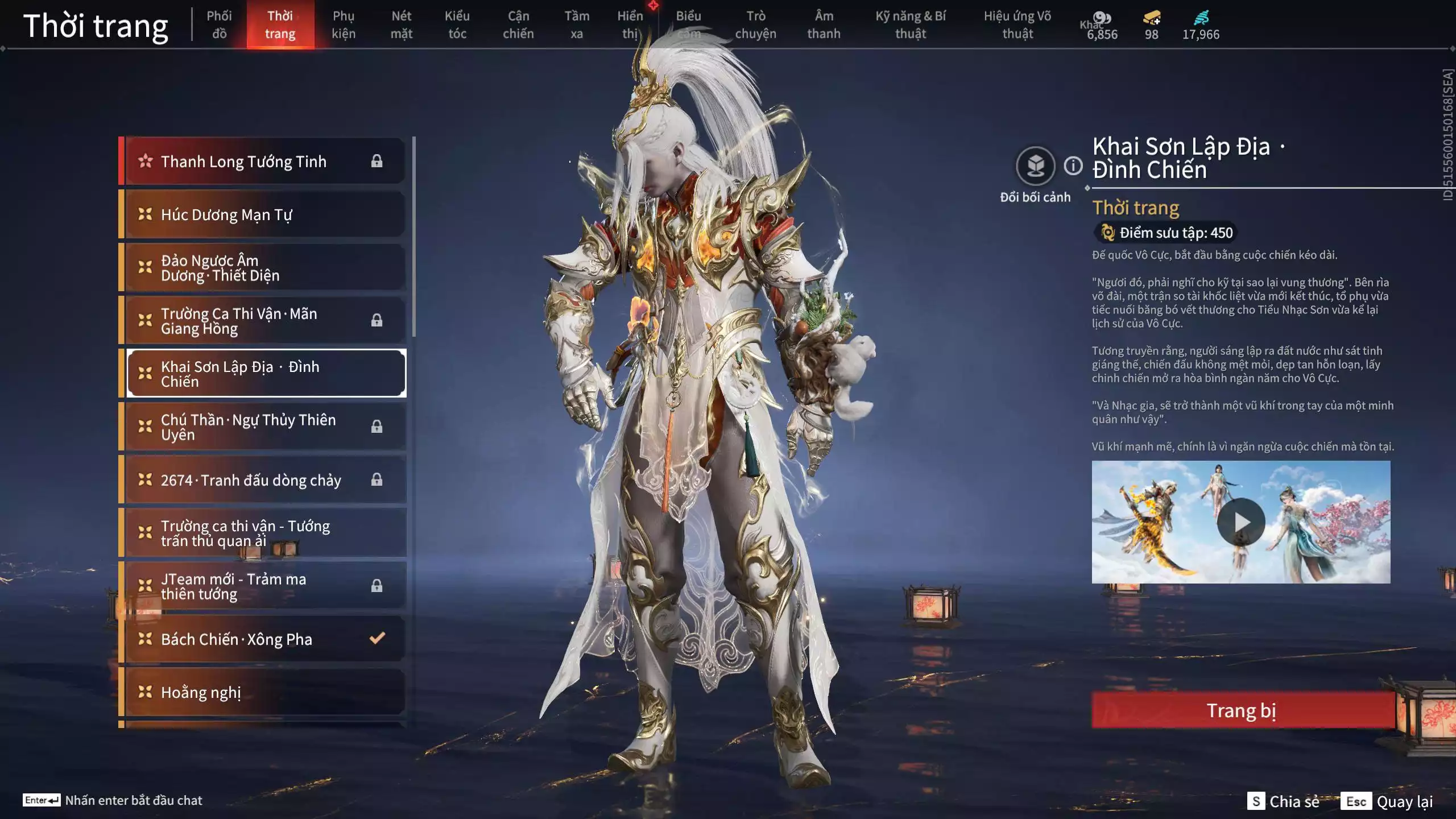This screenshot has height=819, width=1456.
Task: Switch to the Phối đồ tab
Action: click(x=219, y=25)
